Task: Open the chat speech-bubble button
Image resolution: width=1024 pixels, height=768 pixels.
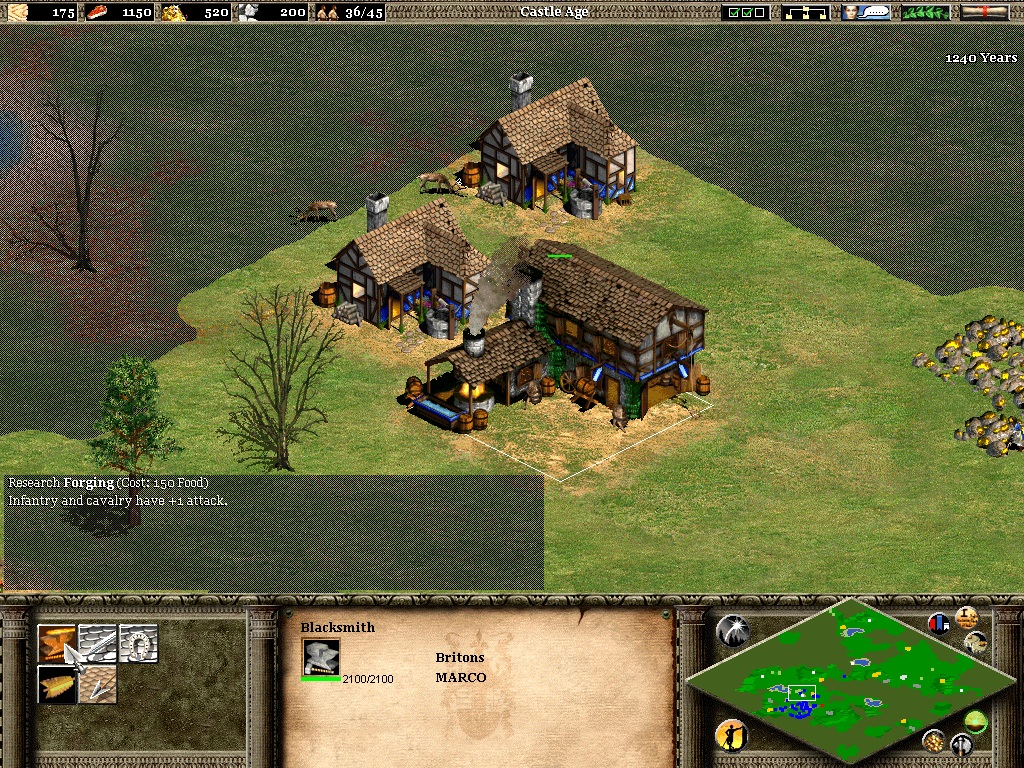Action: point(866,12)
